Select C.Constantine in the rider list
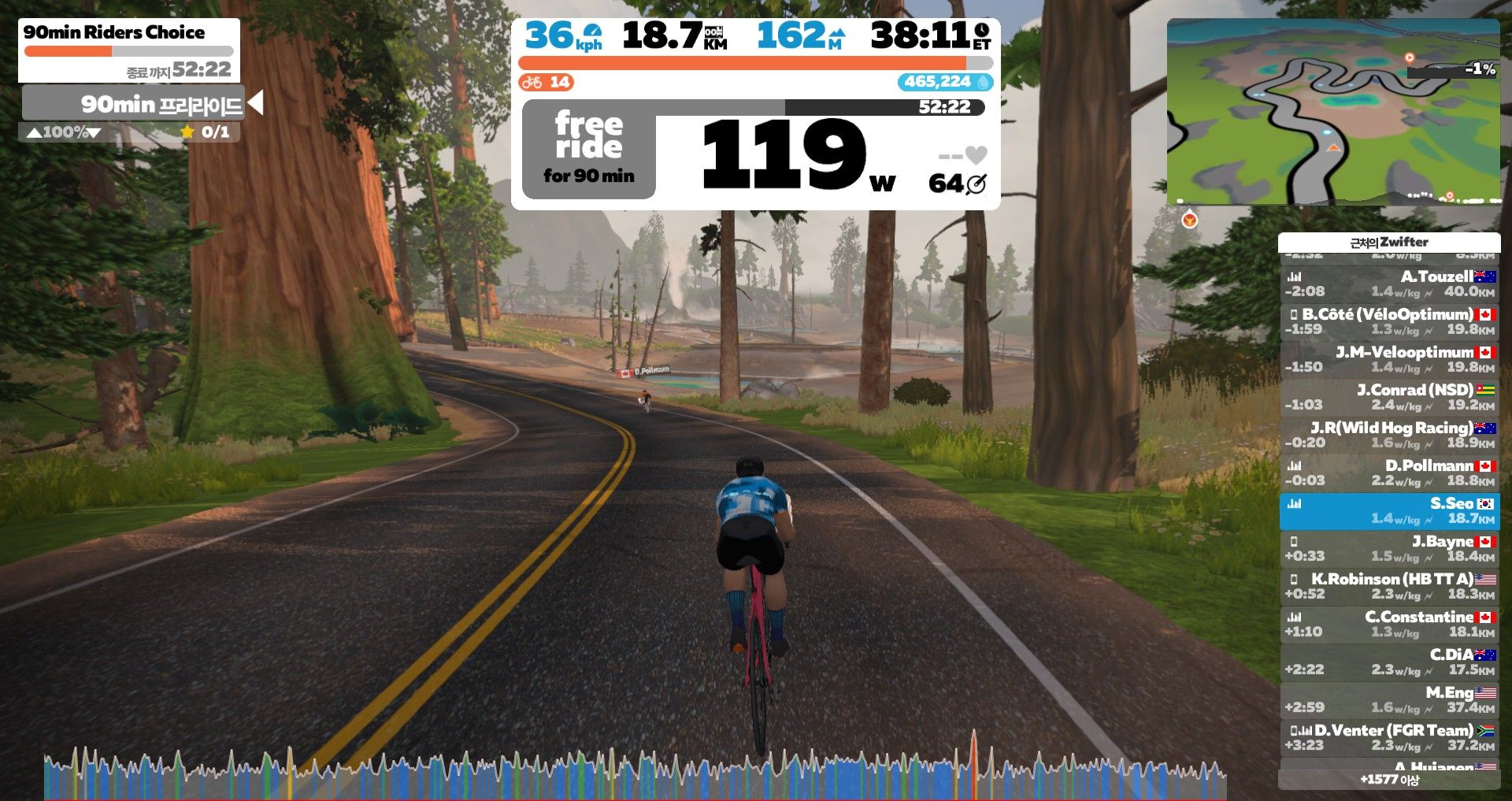Image resolution: width=1512 pixels, height=801 pixels. (1389, 624)
